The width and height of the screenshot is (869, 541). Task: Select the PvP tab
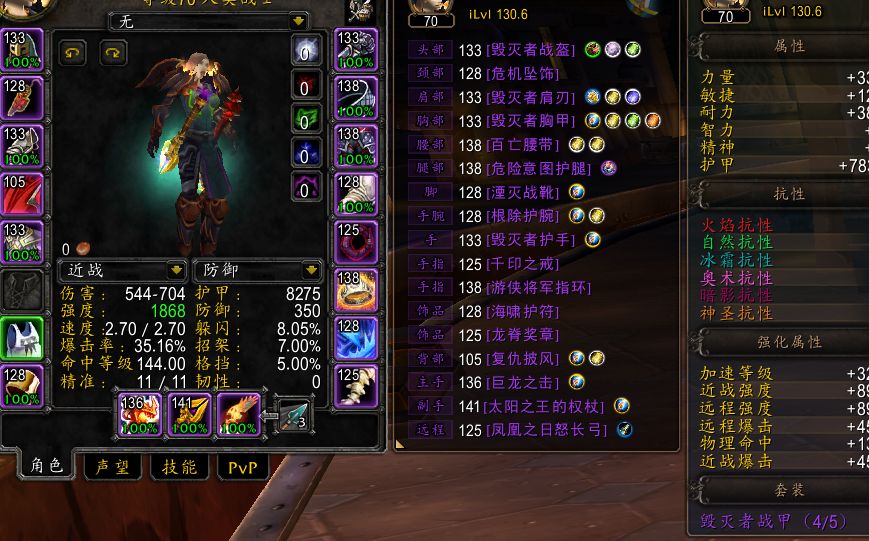242,467
